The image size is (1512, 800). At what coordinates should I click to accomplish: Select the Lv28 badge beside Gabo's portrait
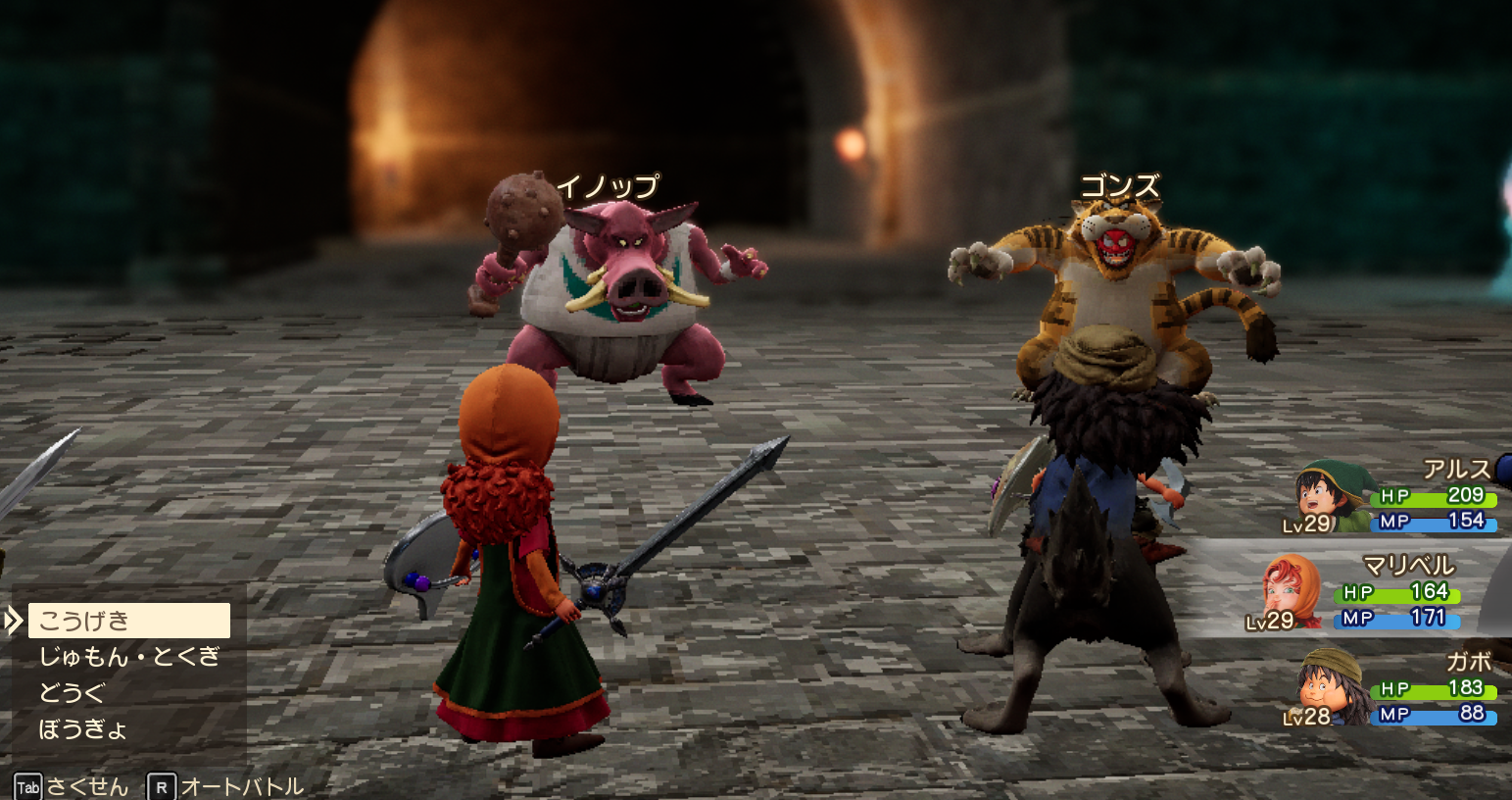[x=1307, y=719]
